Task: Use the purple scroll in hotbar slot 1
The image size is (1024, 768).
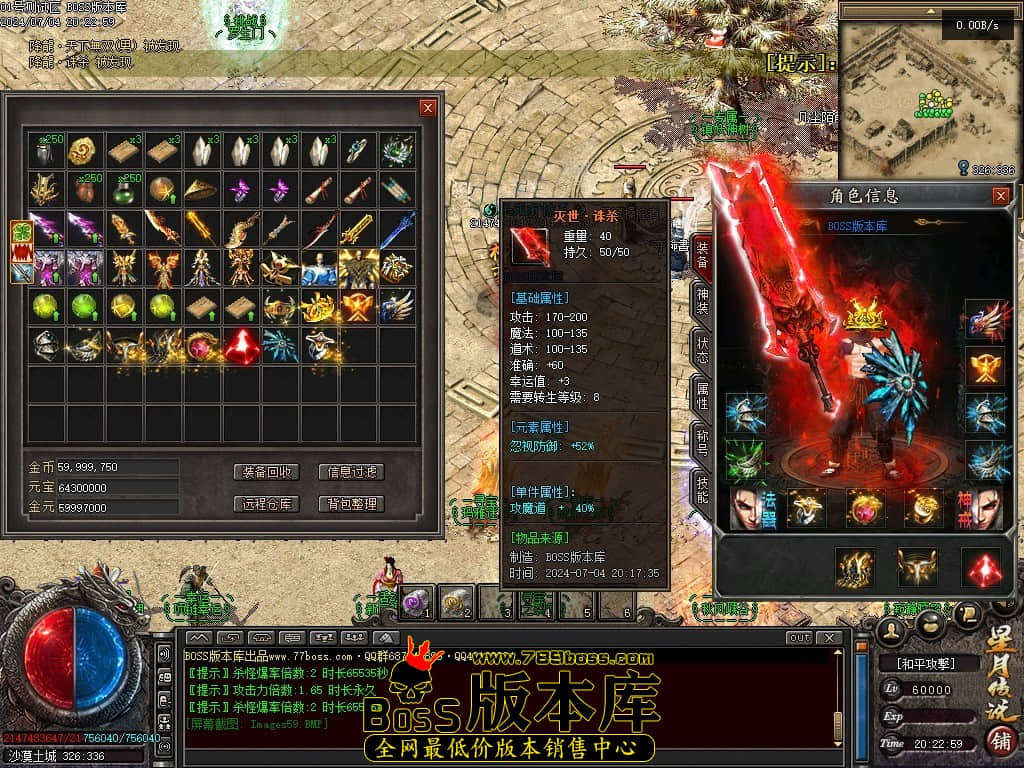Action: coord(416,601)
